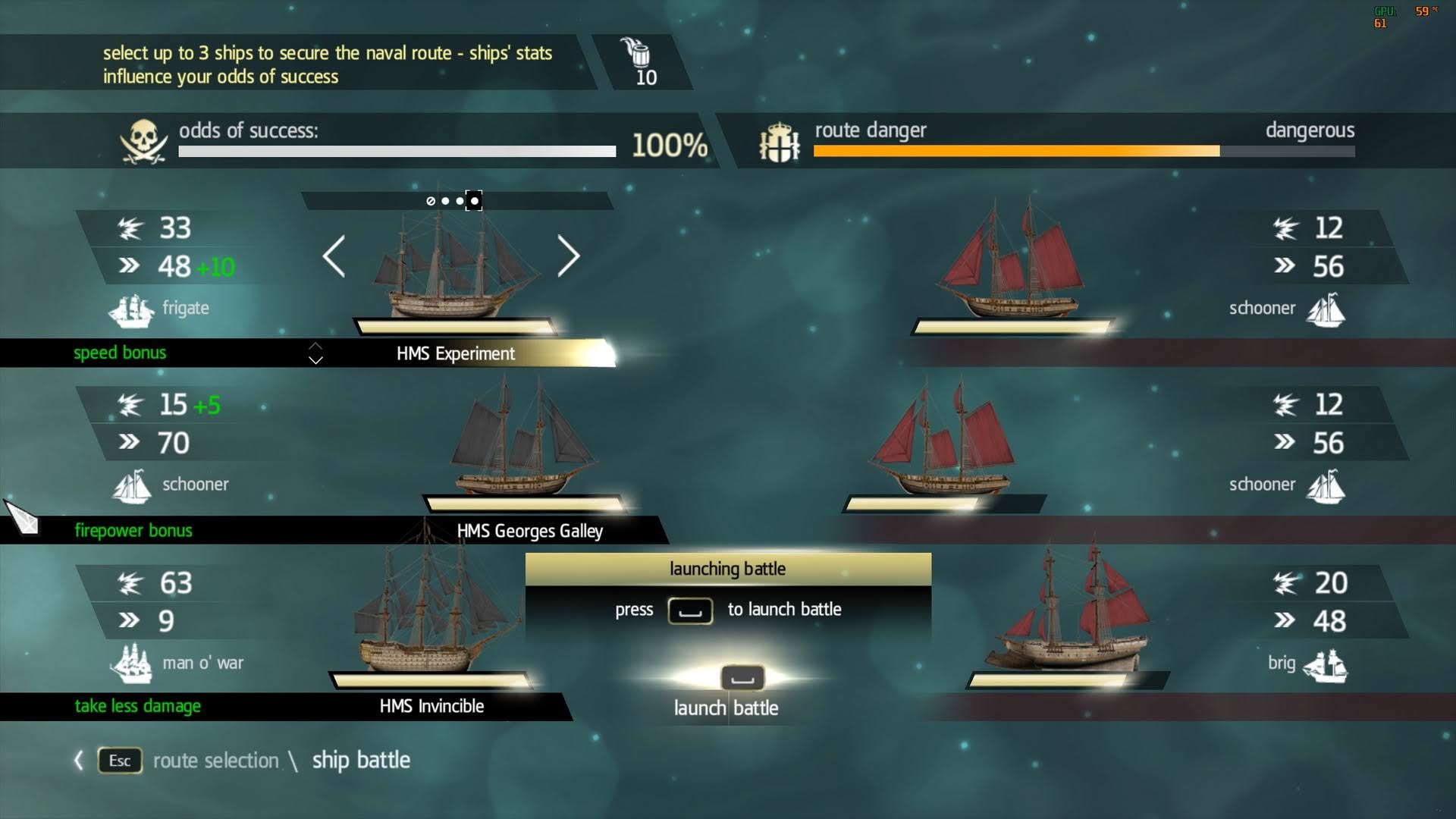
Task: Toggle the speed bonus up-down selector
Action: (x=315, y=353)
